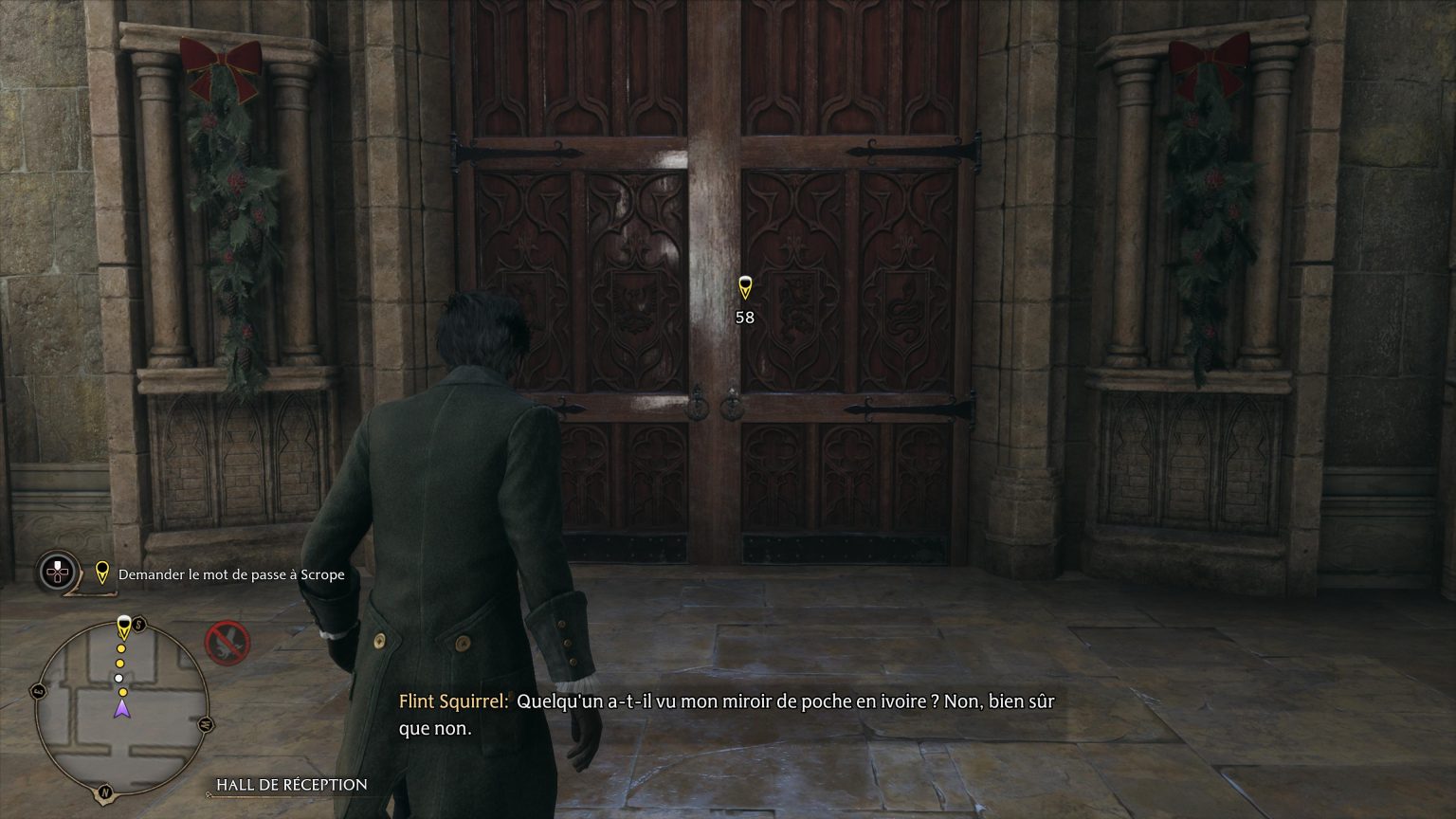
Task: Expand the HALL DE RÉCEPTION location banner
Action: (291, 785)
